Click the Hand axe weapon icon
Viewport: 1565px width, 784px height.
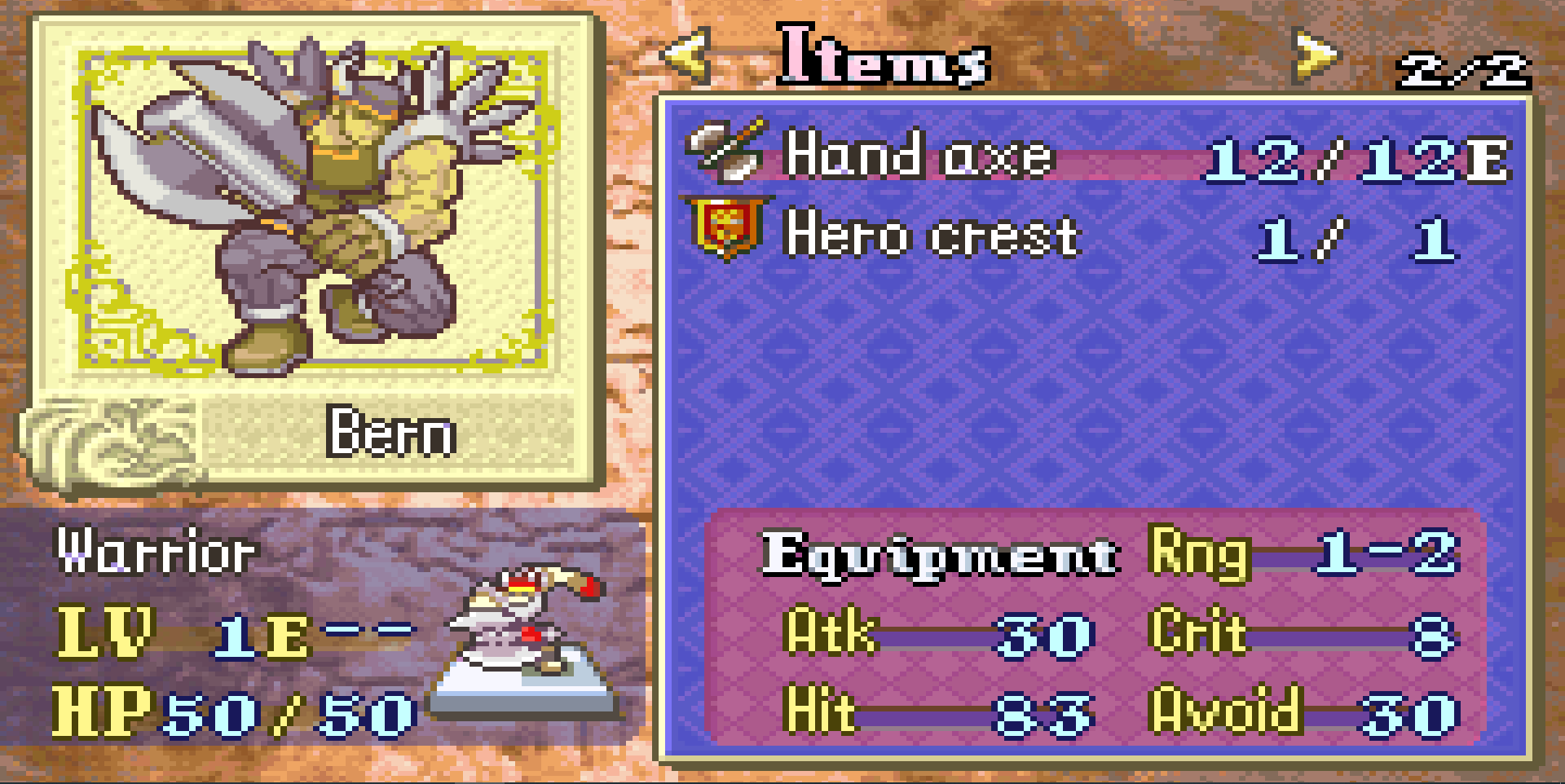726,150
